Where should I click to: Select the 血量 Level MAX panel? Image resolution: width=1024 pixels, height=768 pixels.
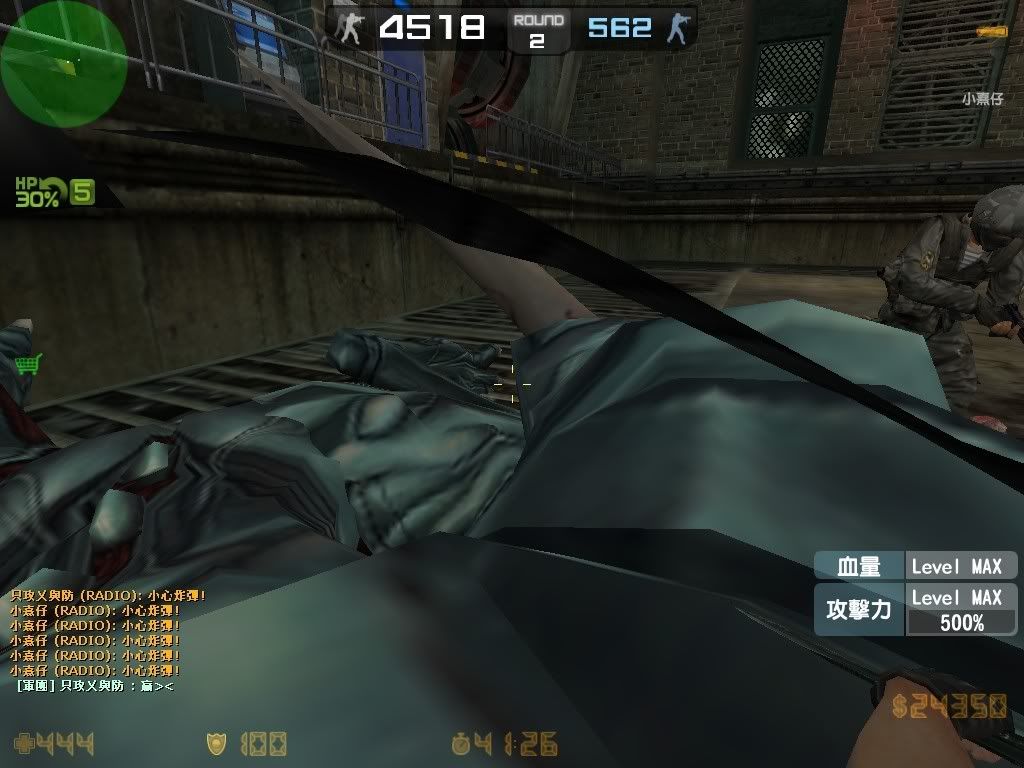click(x=915, y=566)
